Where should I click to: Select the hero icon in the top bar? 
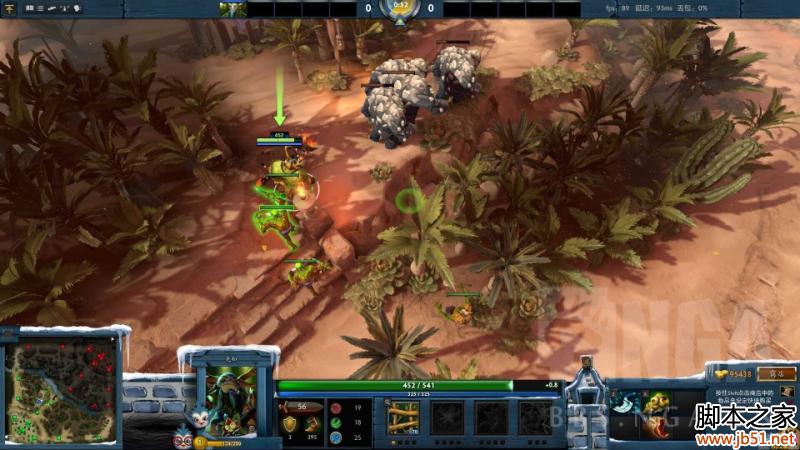pos(233,9)
